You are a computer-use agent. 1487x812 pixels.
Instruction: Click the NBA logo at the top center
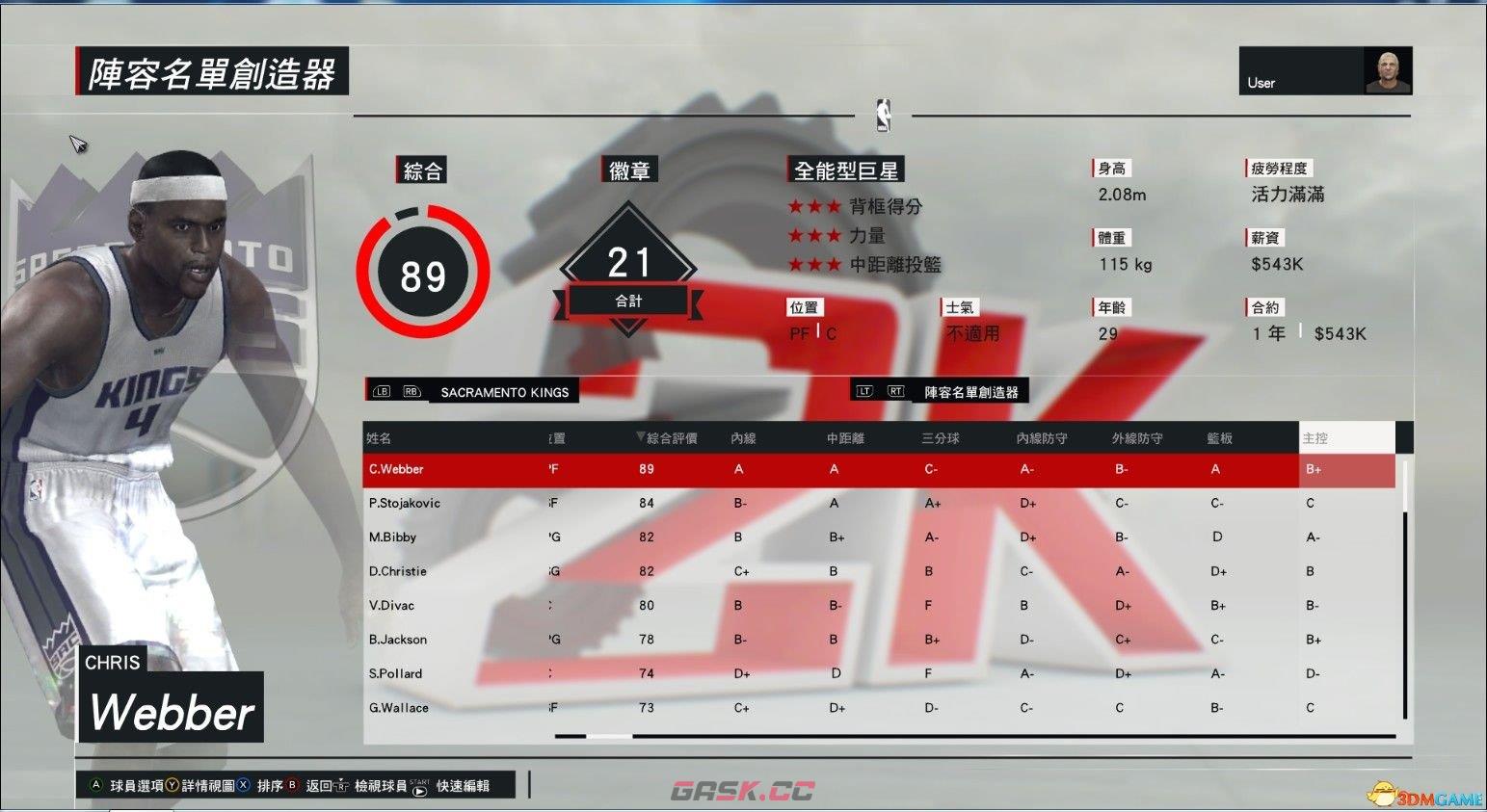click(x=883, y=116)
